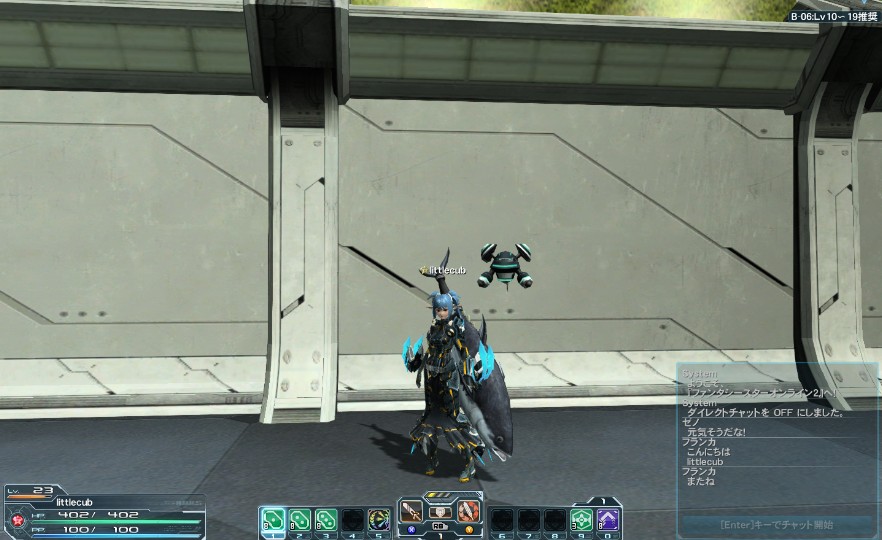
Task: Use the green recovery item in slot 3
Action: [326, 520]
